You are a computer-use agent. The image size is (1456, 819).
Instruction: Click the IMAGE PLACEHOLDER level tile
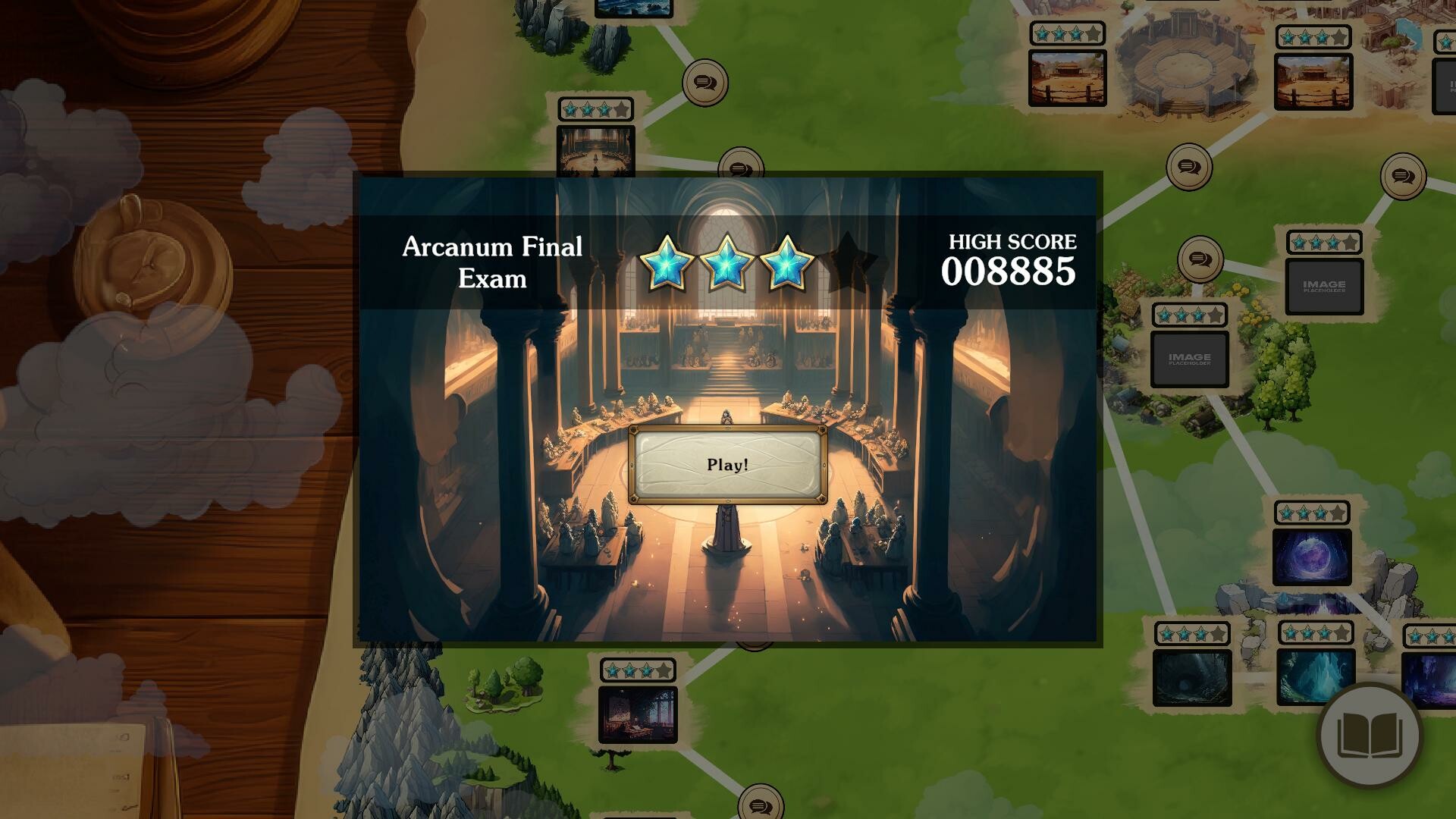(1323, 287)
